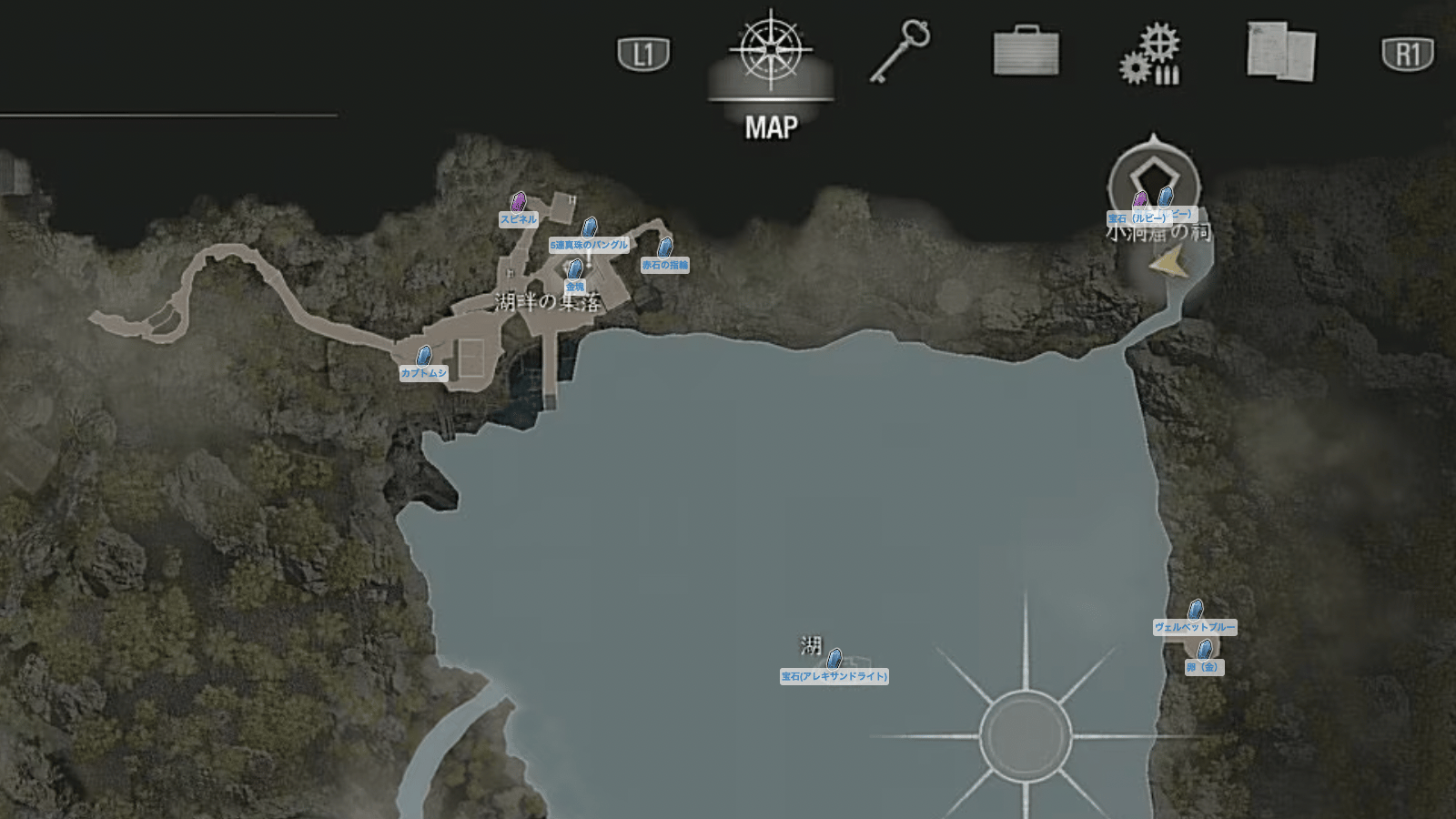Screen dimensions: 1456x819
Task: Click the yellow player arrow on the map
Action: point(1169,264)
